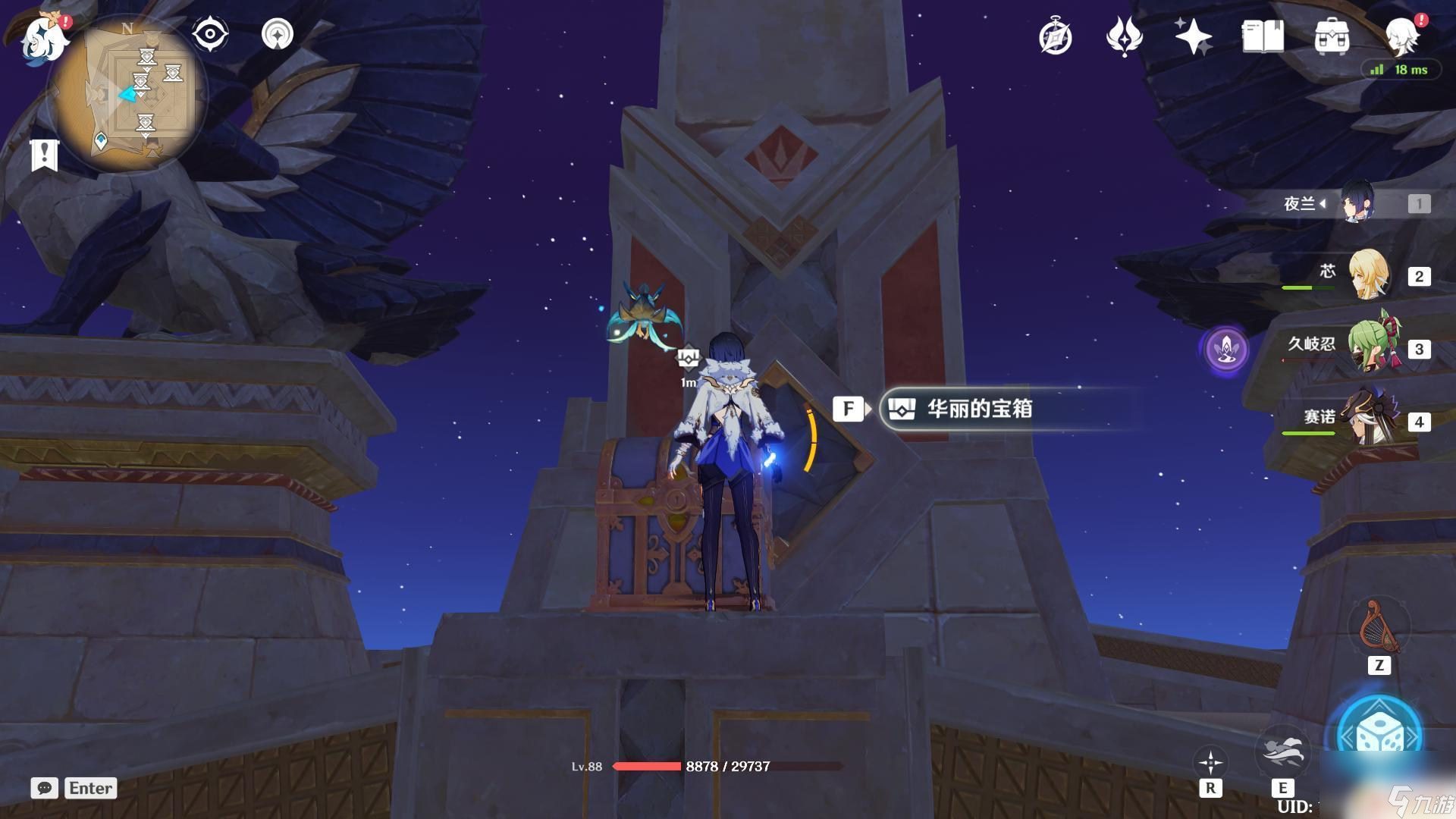1456x819 pixels.
Task: Open the backpack inventory
Action: [1332, 36]
